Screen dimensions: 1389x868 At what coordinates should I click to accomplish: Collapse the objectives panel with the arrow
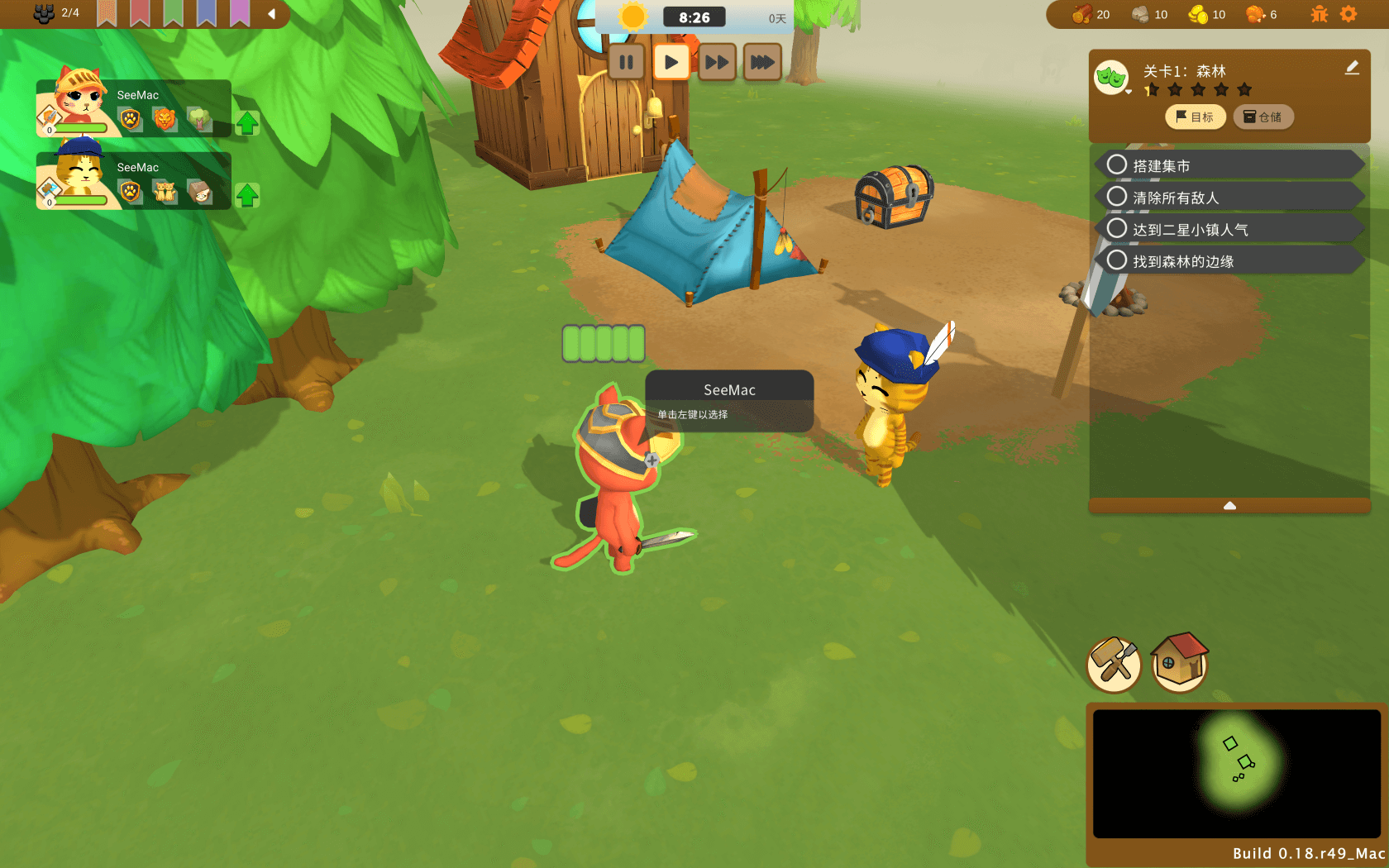pos(1229,505)
